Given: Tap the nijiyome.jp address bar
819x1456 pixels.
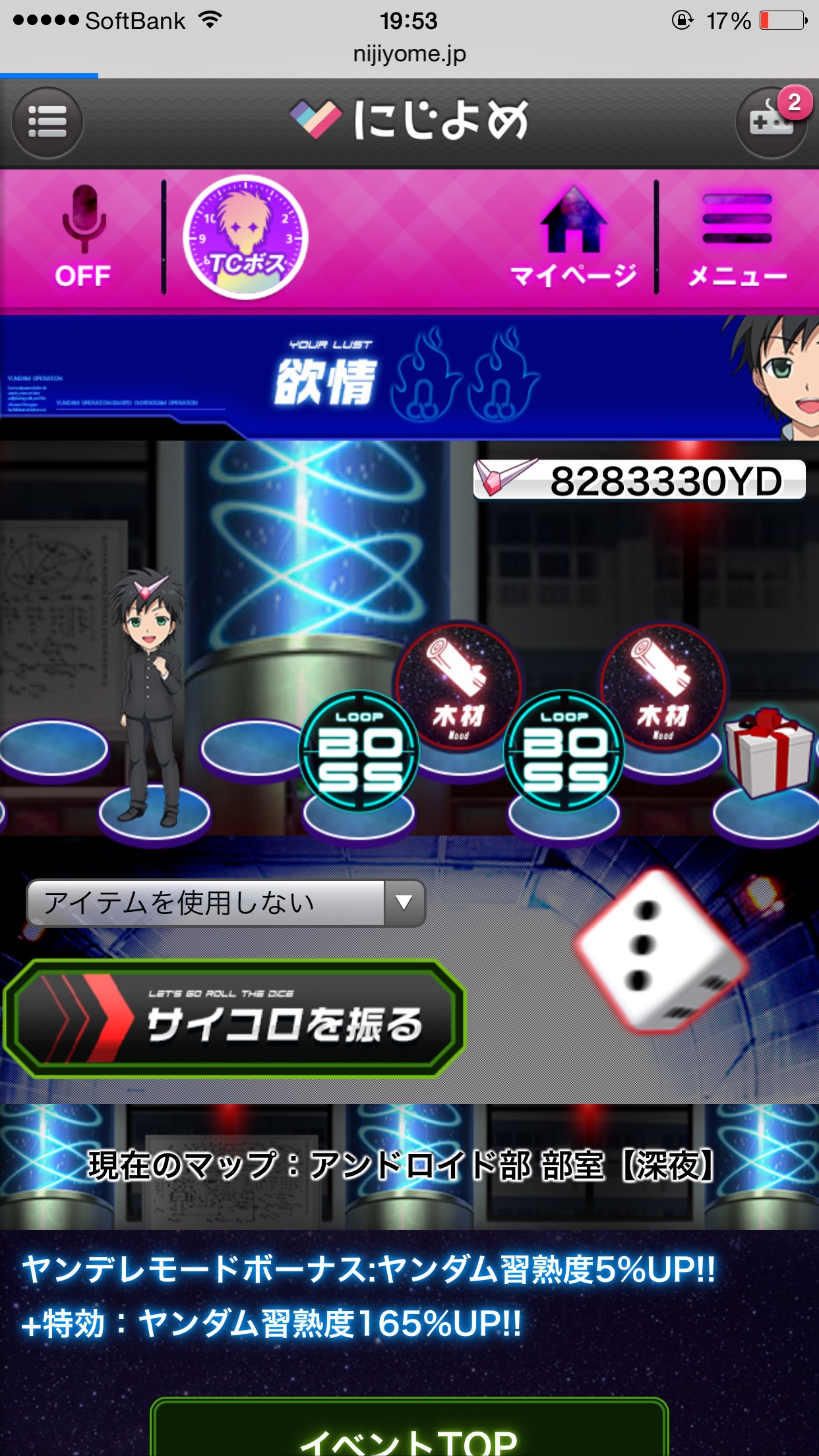Looking at the screenshot, I should 409,54.
